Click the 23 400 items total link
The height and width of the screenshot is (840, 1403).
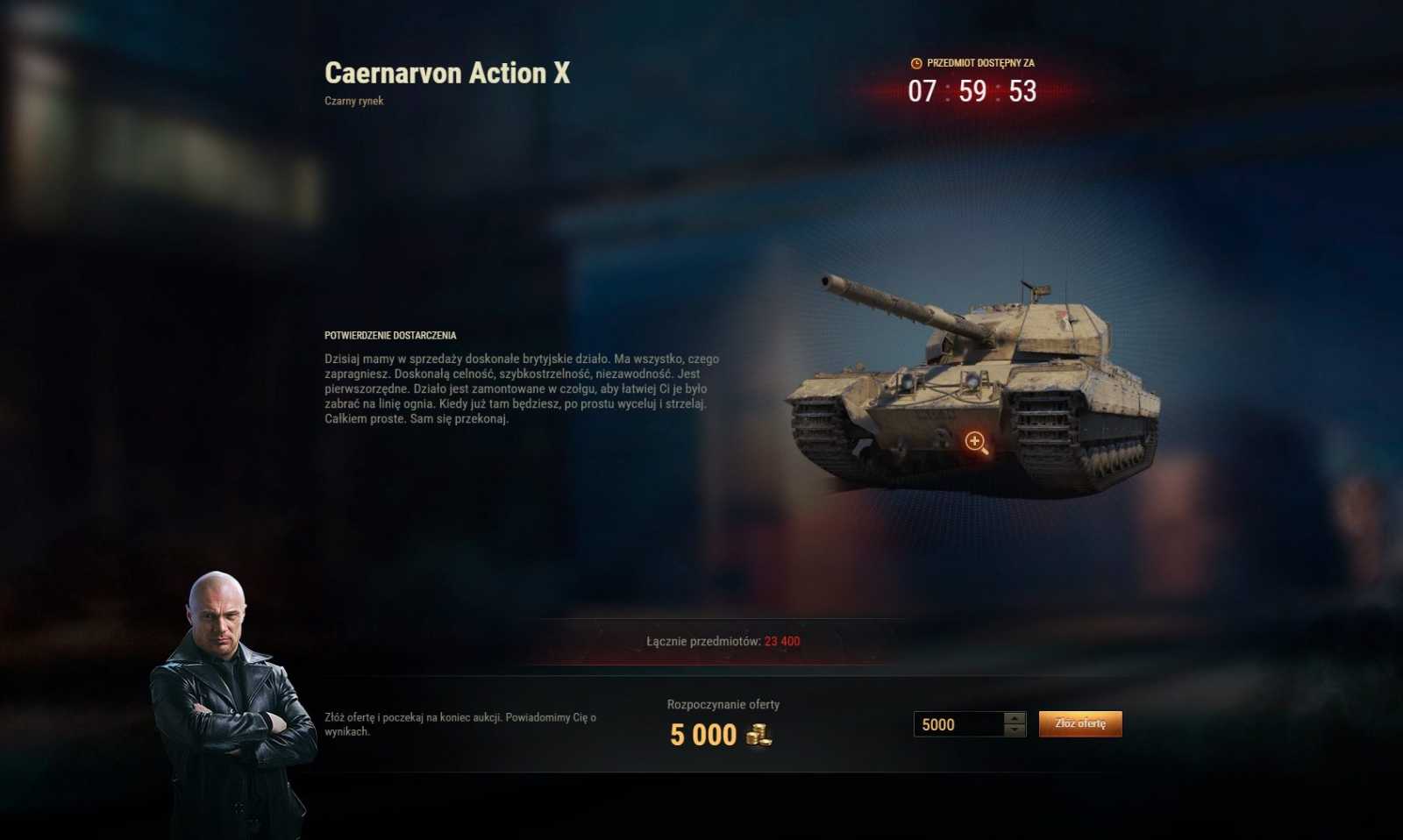[782, 641]
